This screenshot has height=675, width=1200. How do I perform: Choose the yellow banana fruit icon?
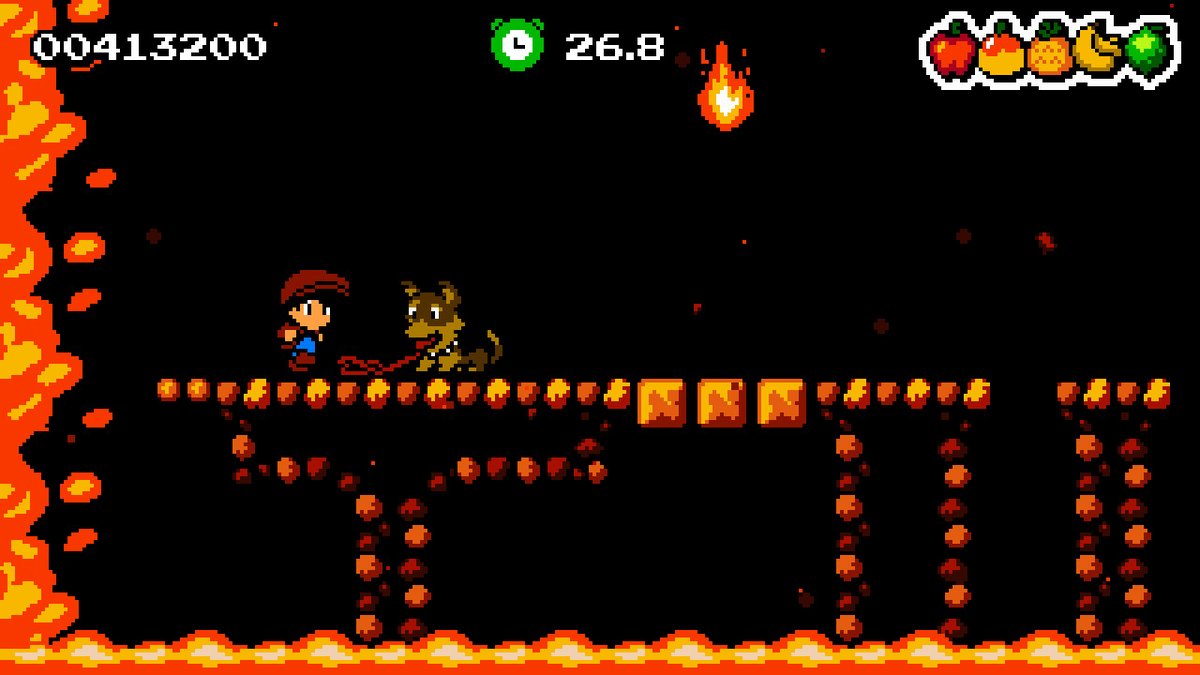tap(1097, 50)
